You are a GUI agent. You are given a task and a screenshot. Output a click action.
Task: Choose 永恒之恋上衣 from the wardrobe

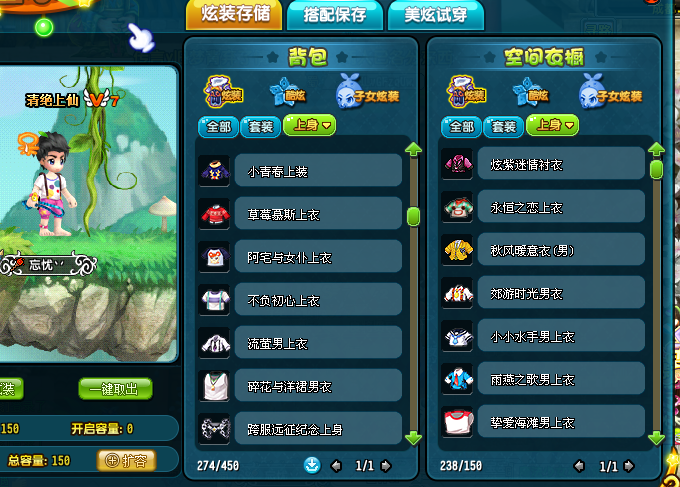click(x=543, y=207)
